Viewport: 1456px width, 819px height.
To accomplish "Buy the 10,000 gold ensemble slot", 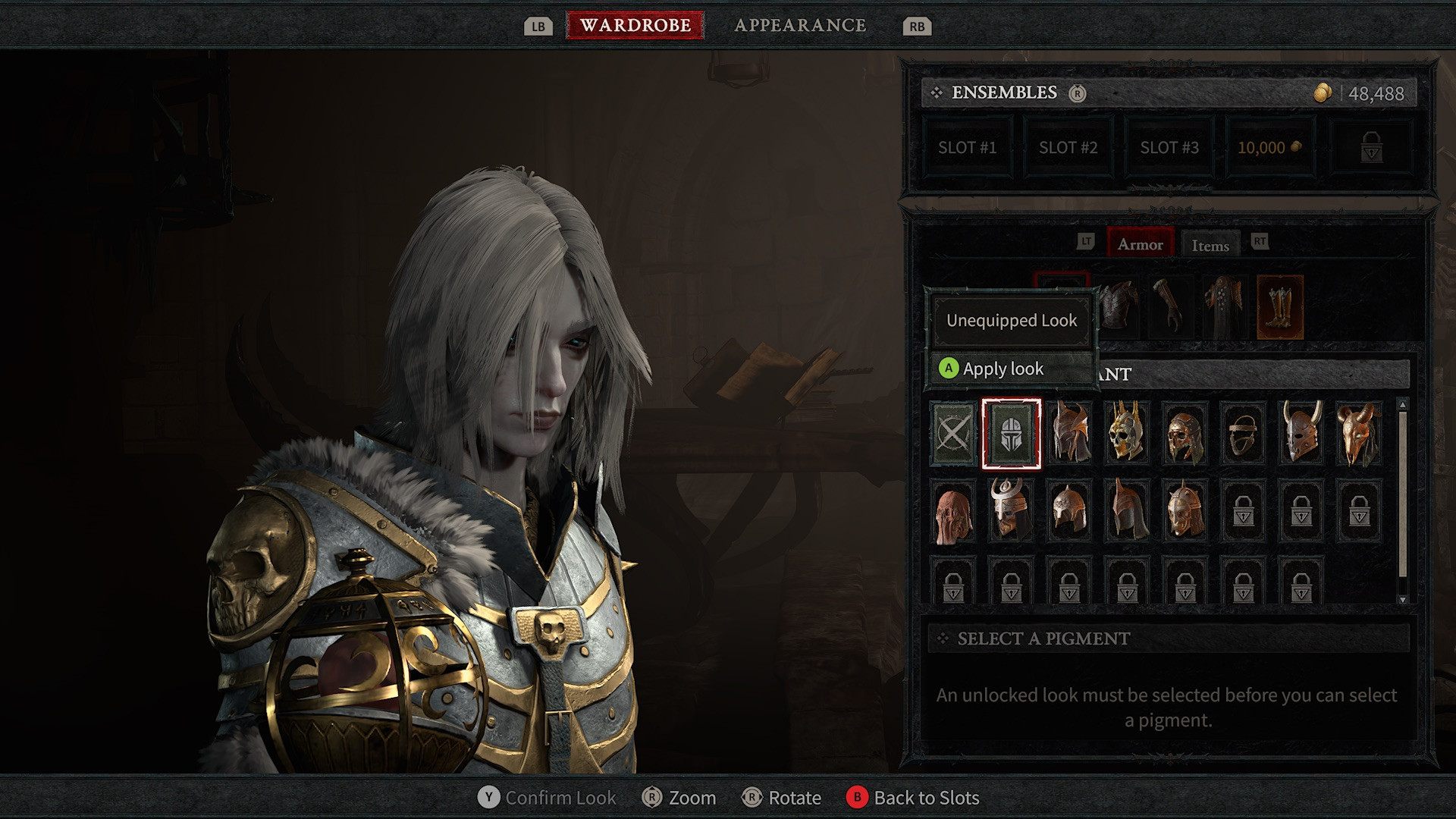I will 1269,148.
